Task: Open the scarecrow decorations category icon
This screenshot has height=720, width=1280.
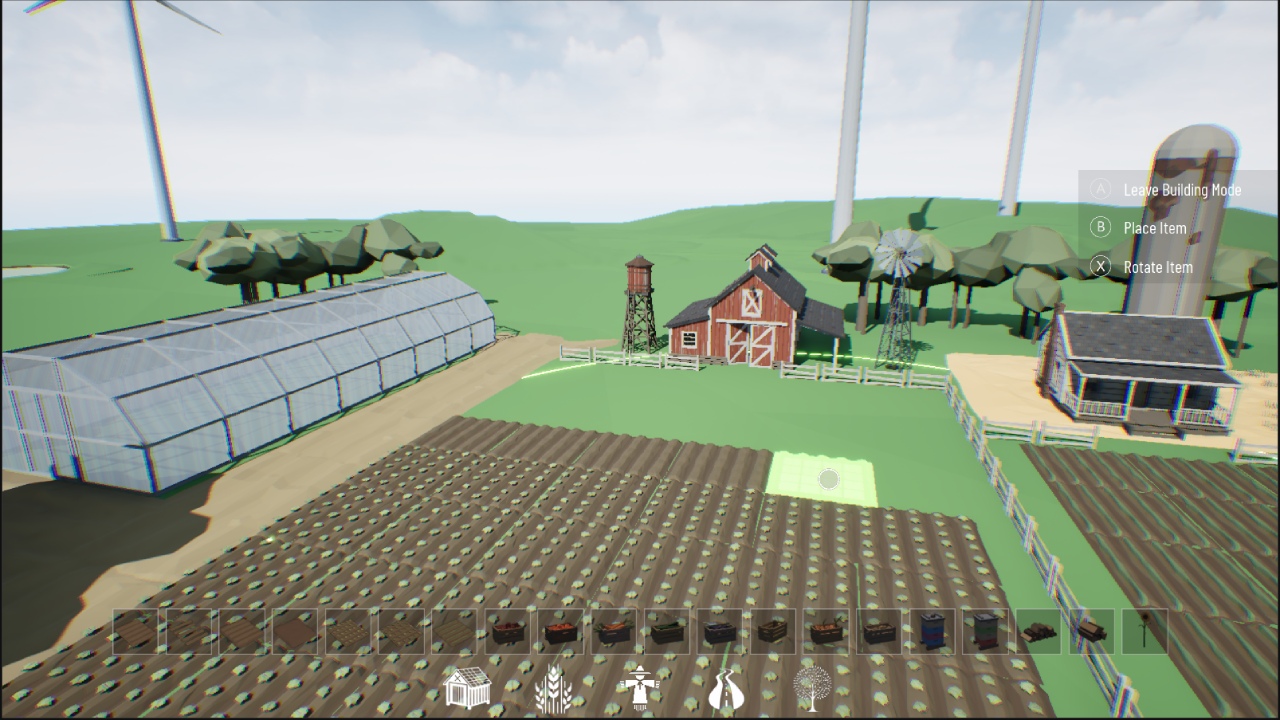Action: click(640, 687)
